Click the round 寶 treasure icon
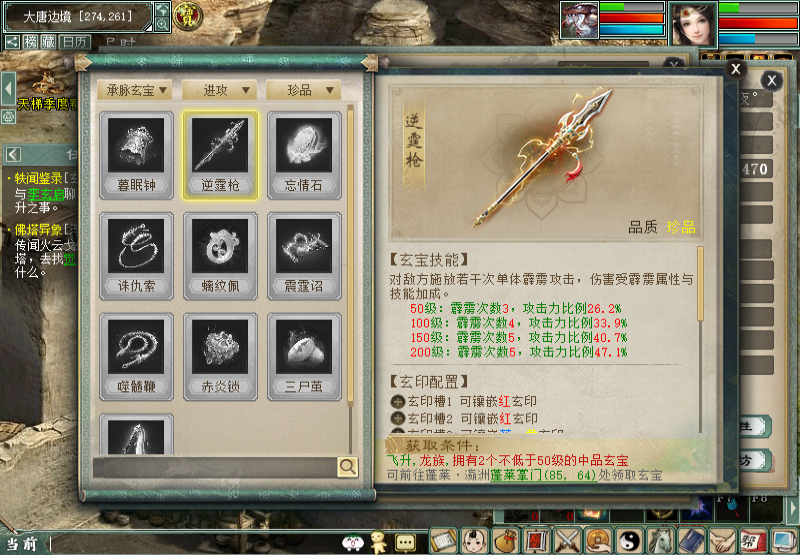This screenshot has width=800, height=555. coord(187,16)
